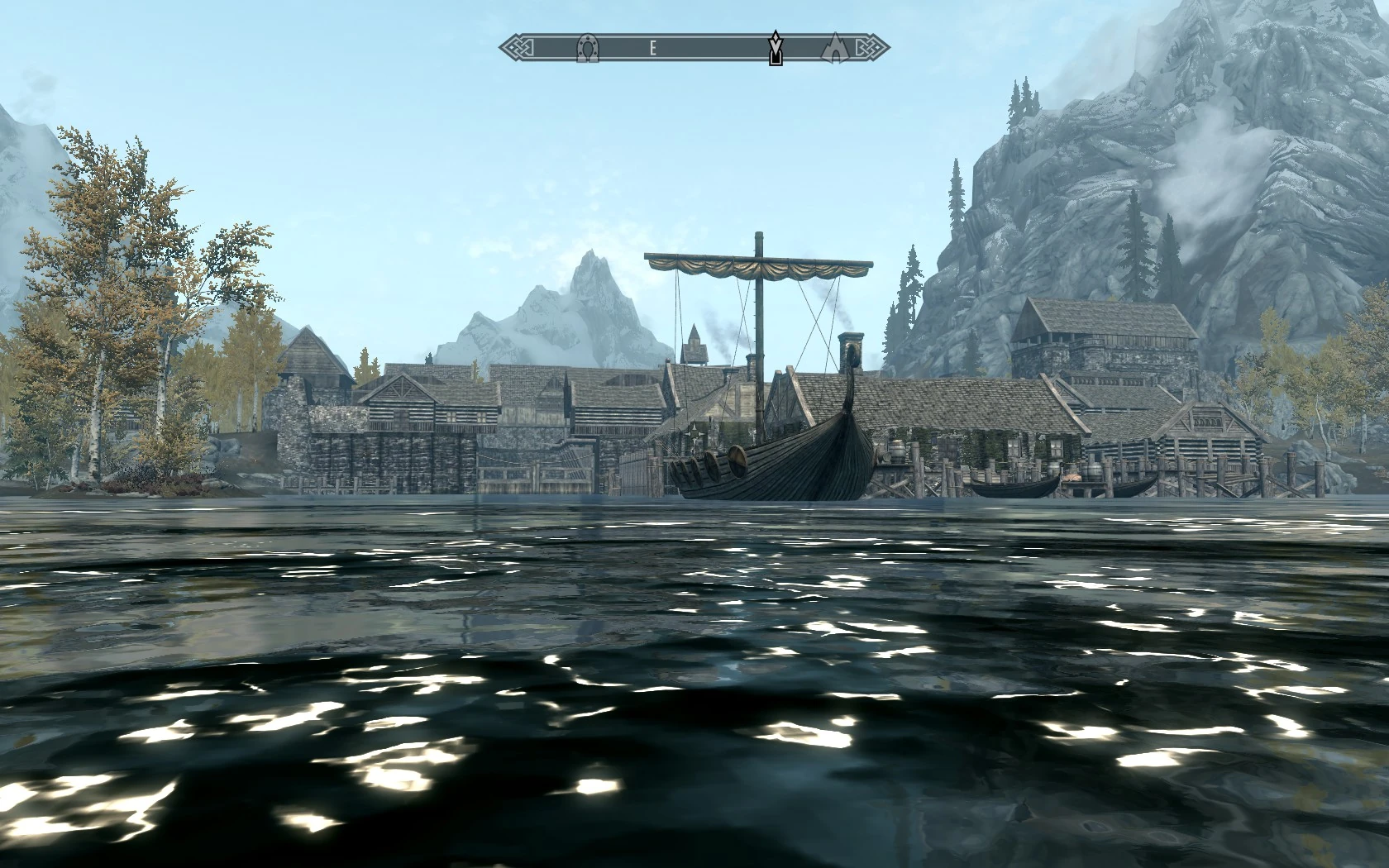
Task: Click the watchtower spire behind the ship mast
Action: pos(693,337)
